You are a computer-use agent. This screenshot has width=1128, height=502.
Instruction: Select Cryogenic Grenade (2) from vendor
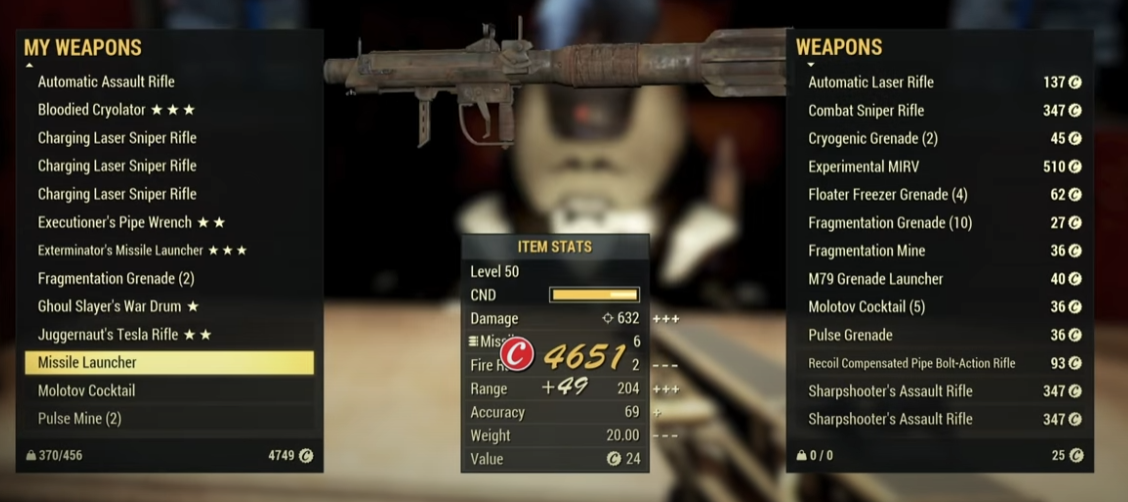point(873,138)
